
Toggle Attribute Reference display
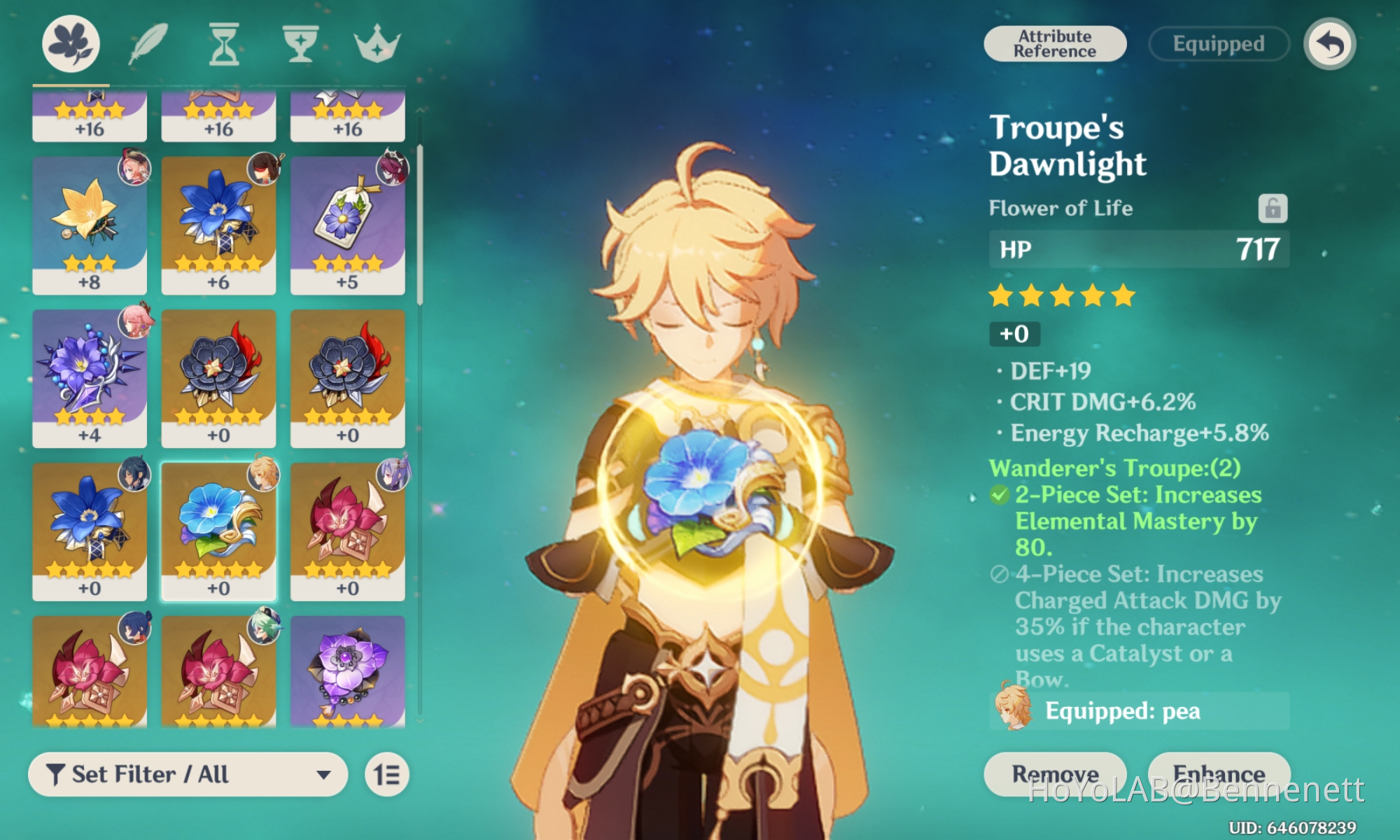pyautogui.click(x=1054, y=43)
